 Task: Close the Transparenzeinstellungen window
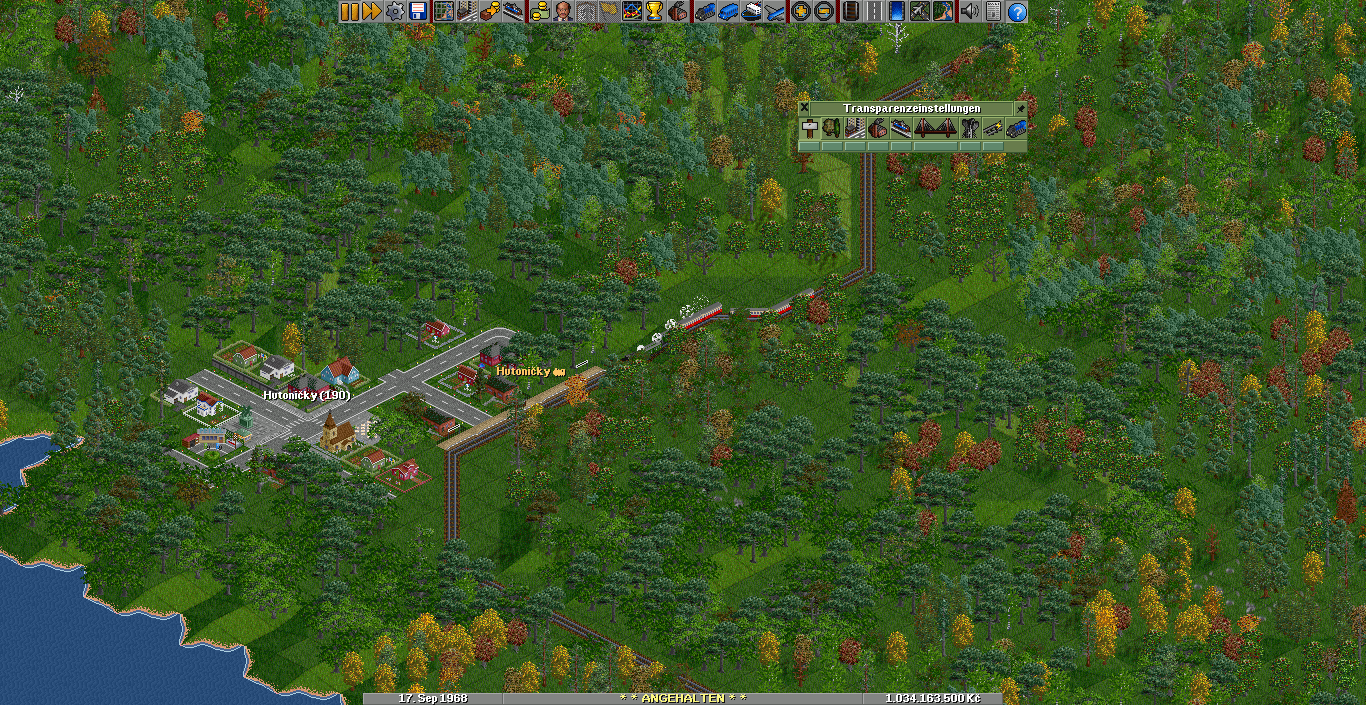click(x=804, y=108)
